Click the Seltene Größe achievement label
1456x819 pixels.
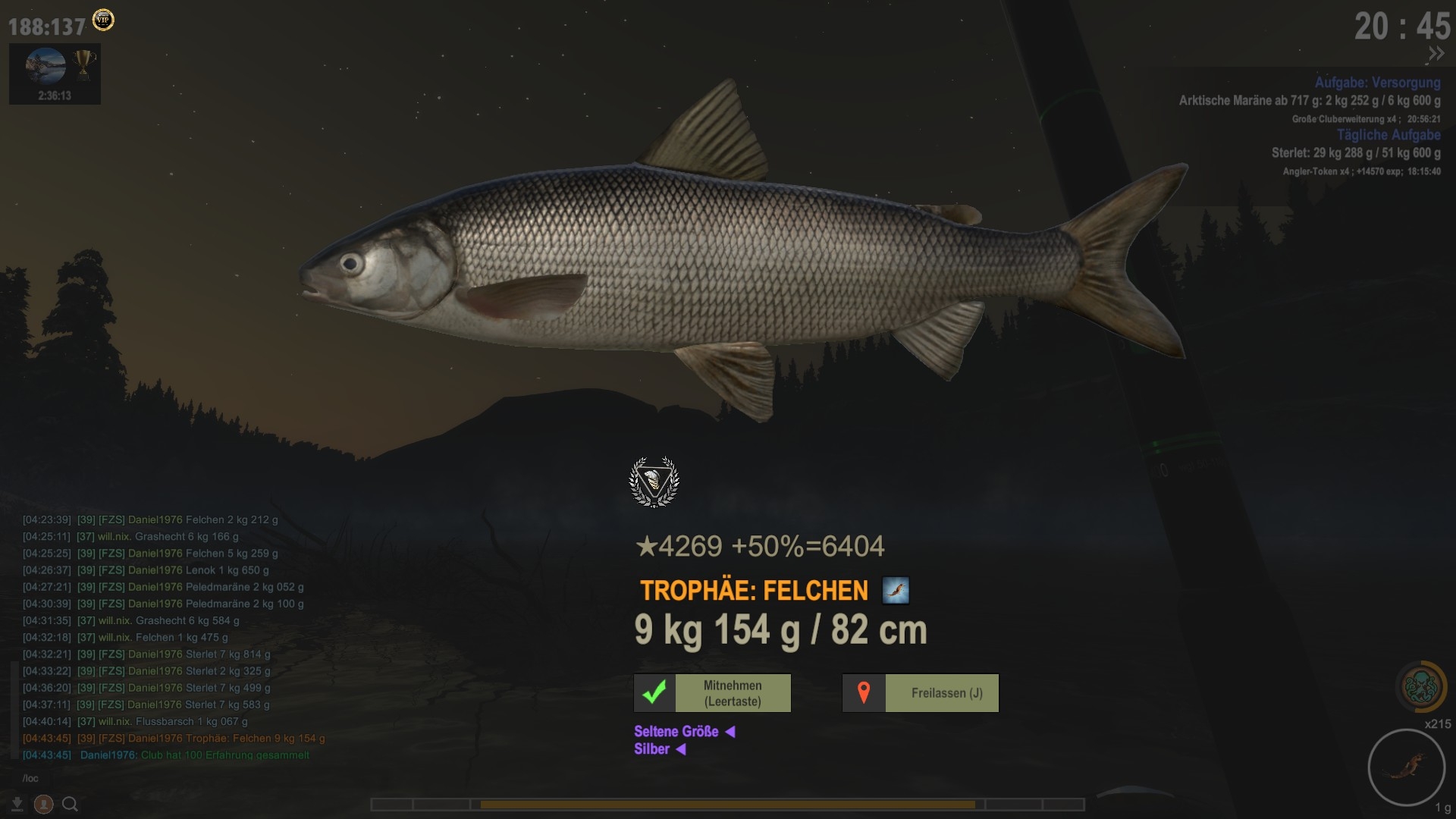click(676, 732)
